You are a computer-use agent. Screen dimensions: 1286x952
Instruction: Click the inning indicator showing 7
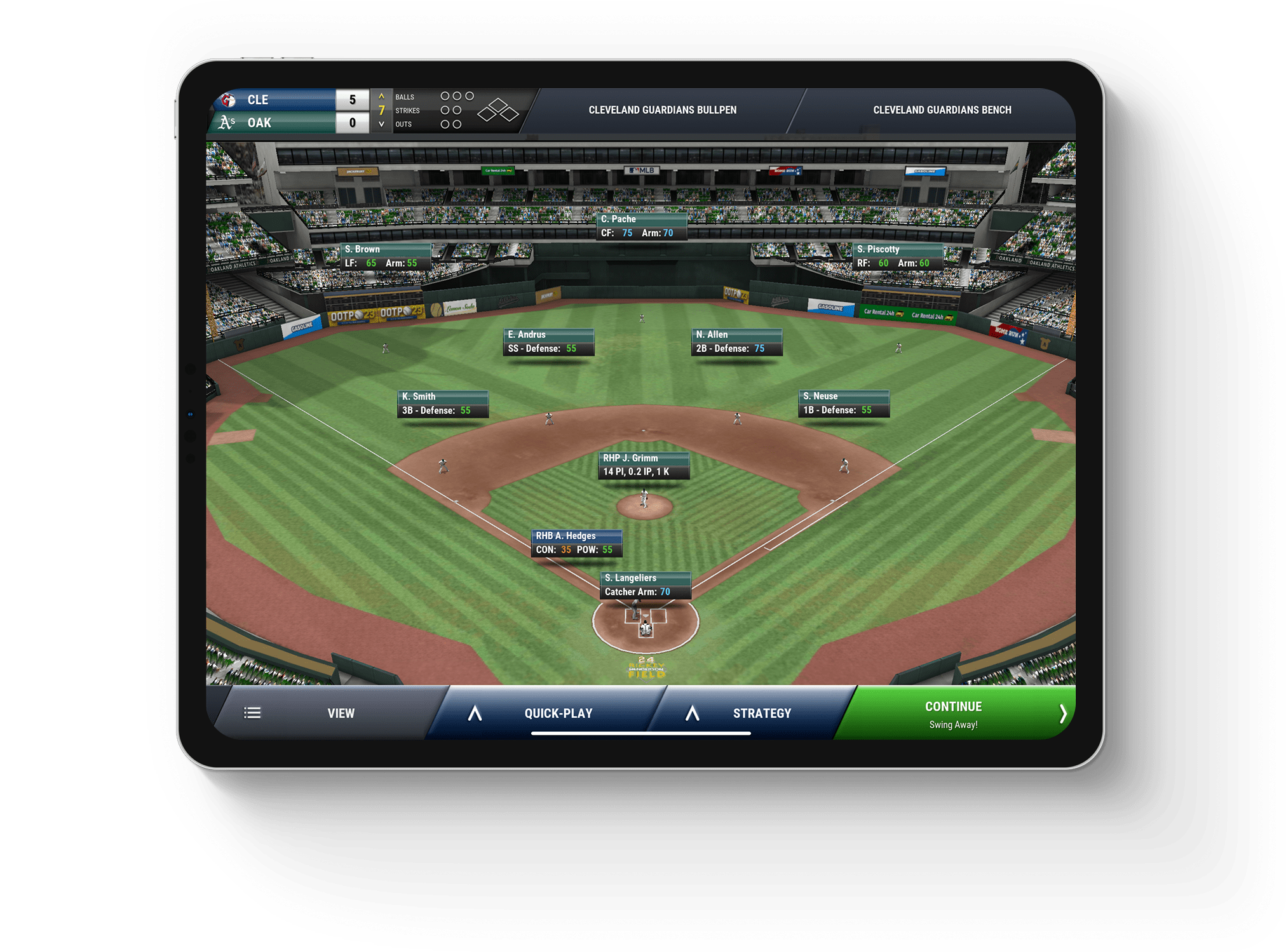tap(381, 110)
